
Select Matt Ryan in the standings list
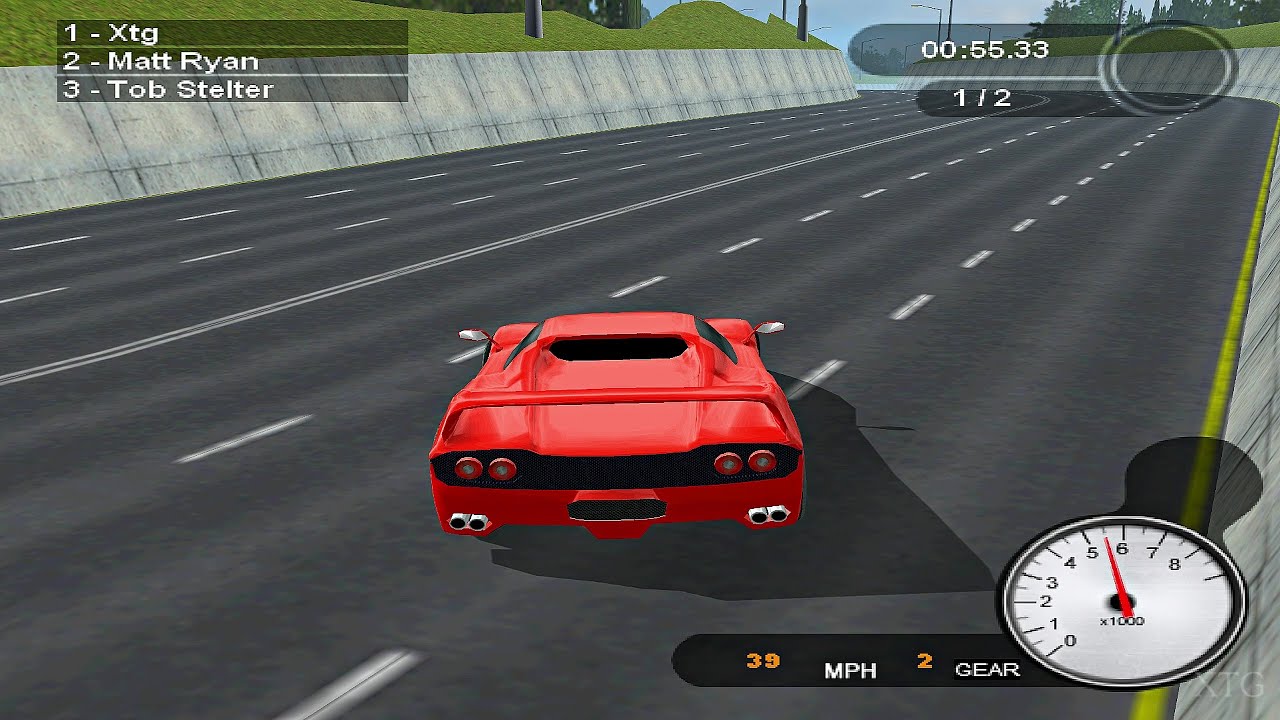pos(232,61)
